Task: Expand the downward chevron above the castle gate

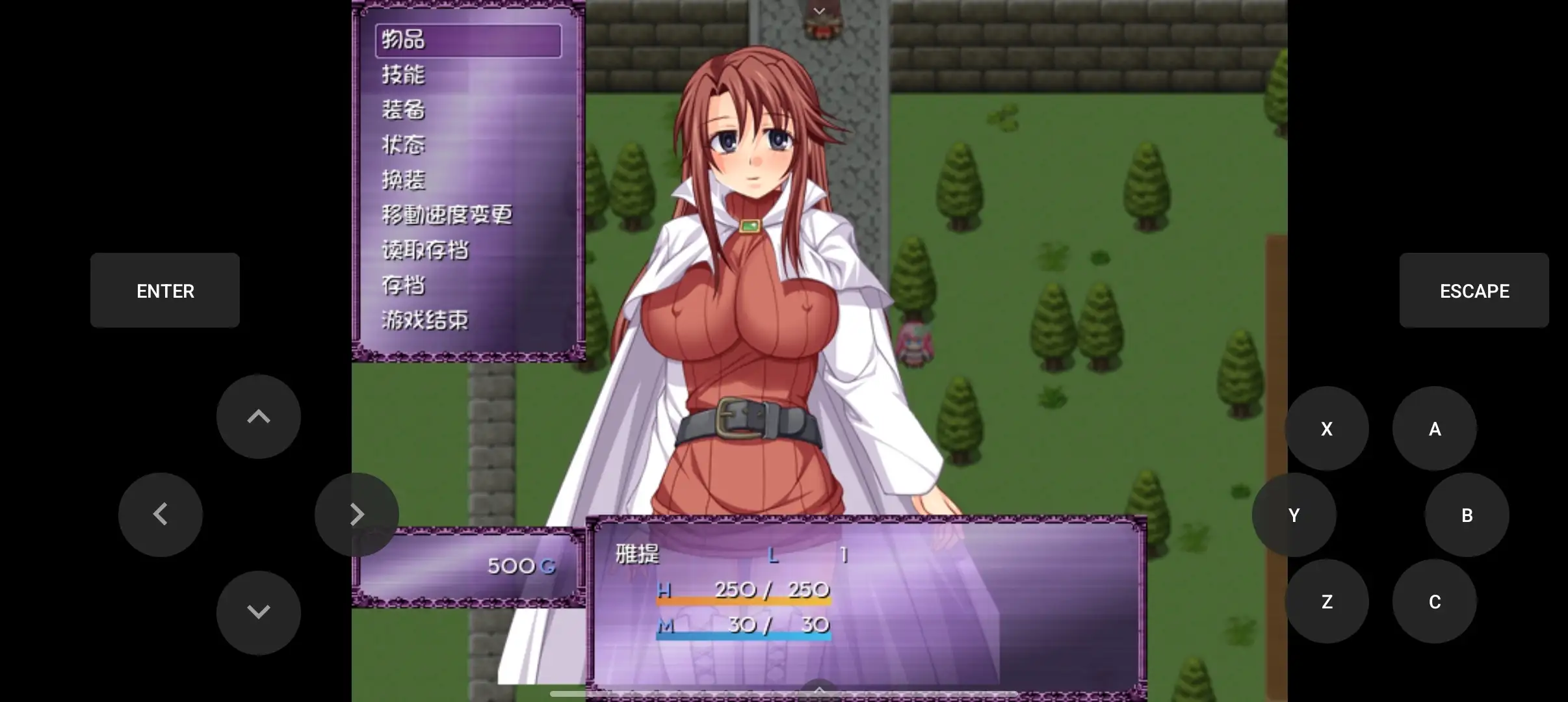Action: tap(819, 10)
